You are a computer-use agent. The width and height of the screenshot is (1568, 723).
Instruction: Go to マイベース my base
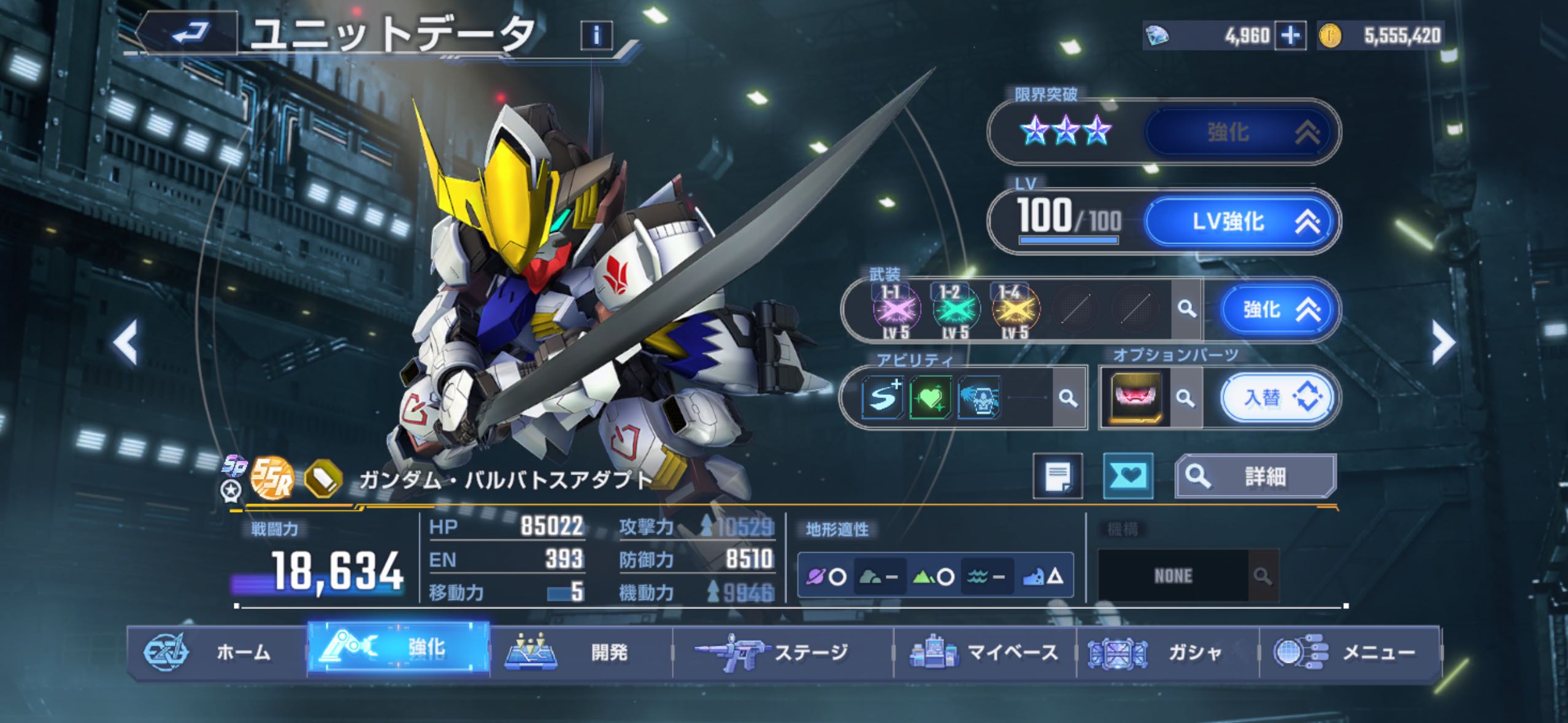985,652
